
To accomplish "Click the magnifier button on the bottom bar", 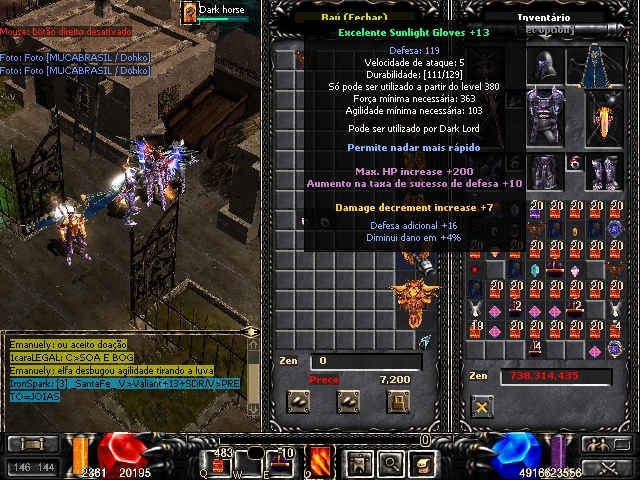I will coord(390,463).
